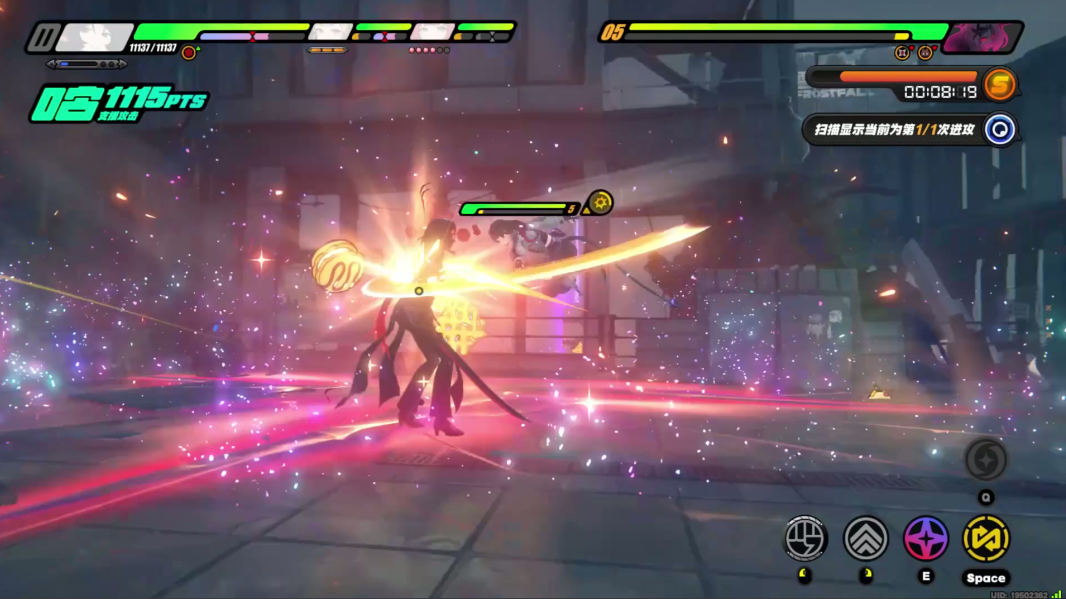Screen dimensions: 1066x599
Task: Use the purple star special skill
Action: (926, 540)
